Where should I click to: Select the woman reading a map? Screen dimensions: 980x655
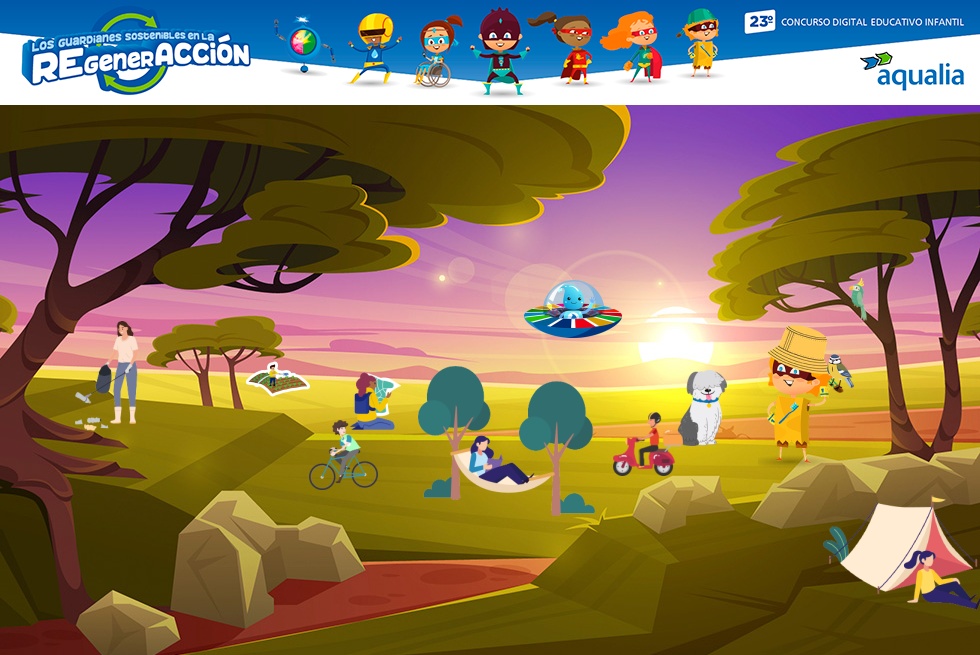[373, 402]
